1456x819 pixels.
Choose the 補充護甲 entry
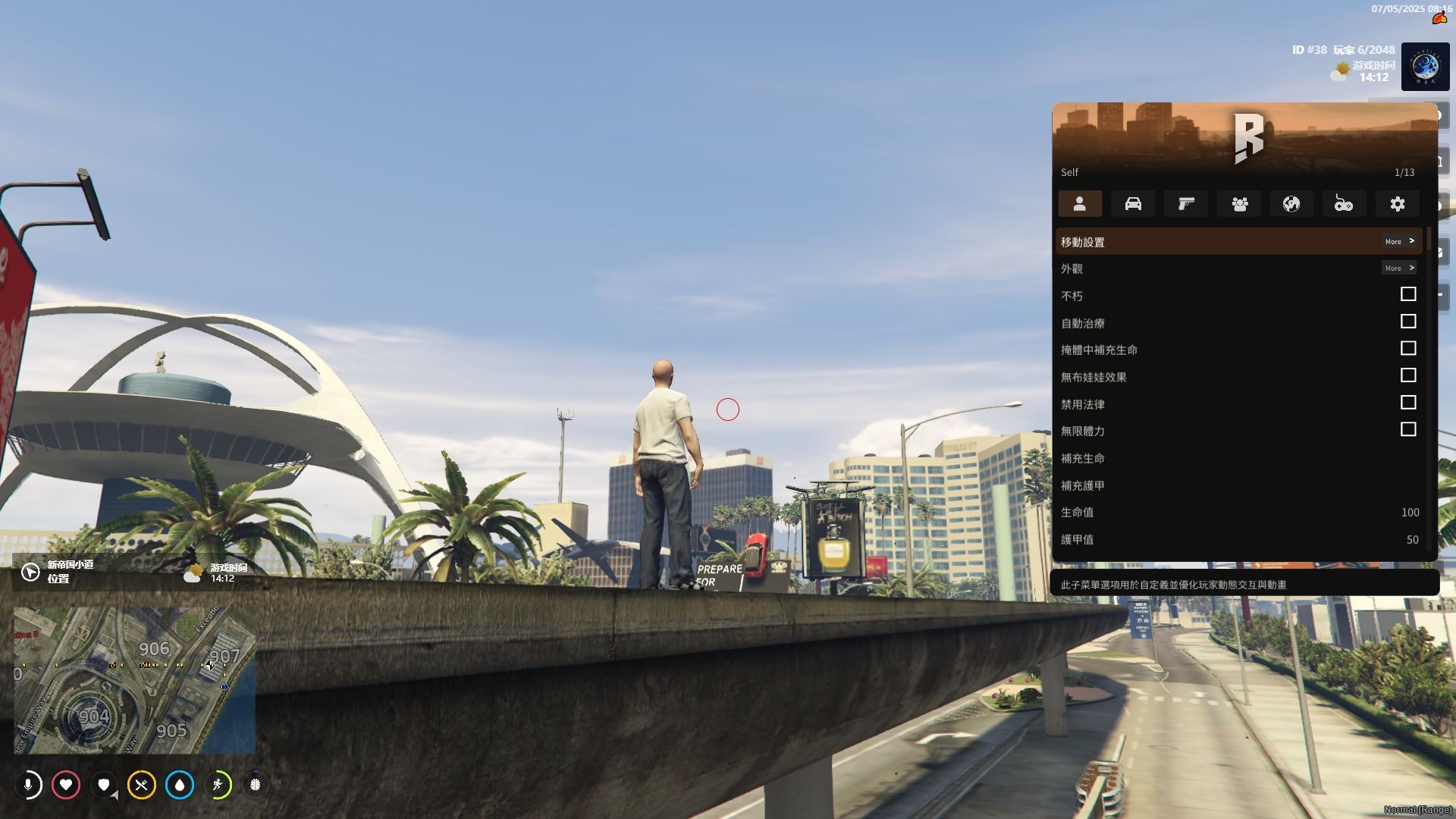(x=1238, y=485)
